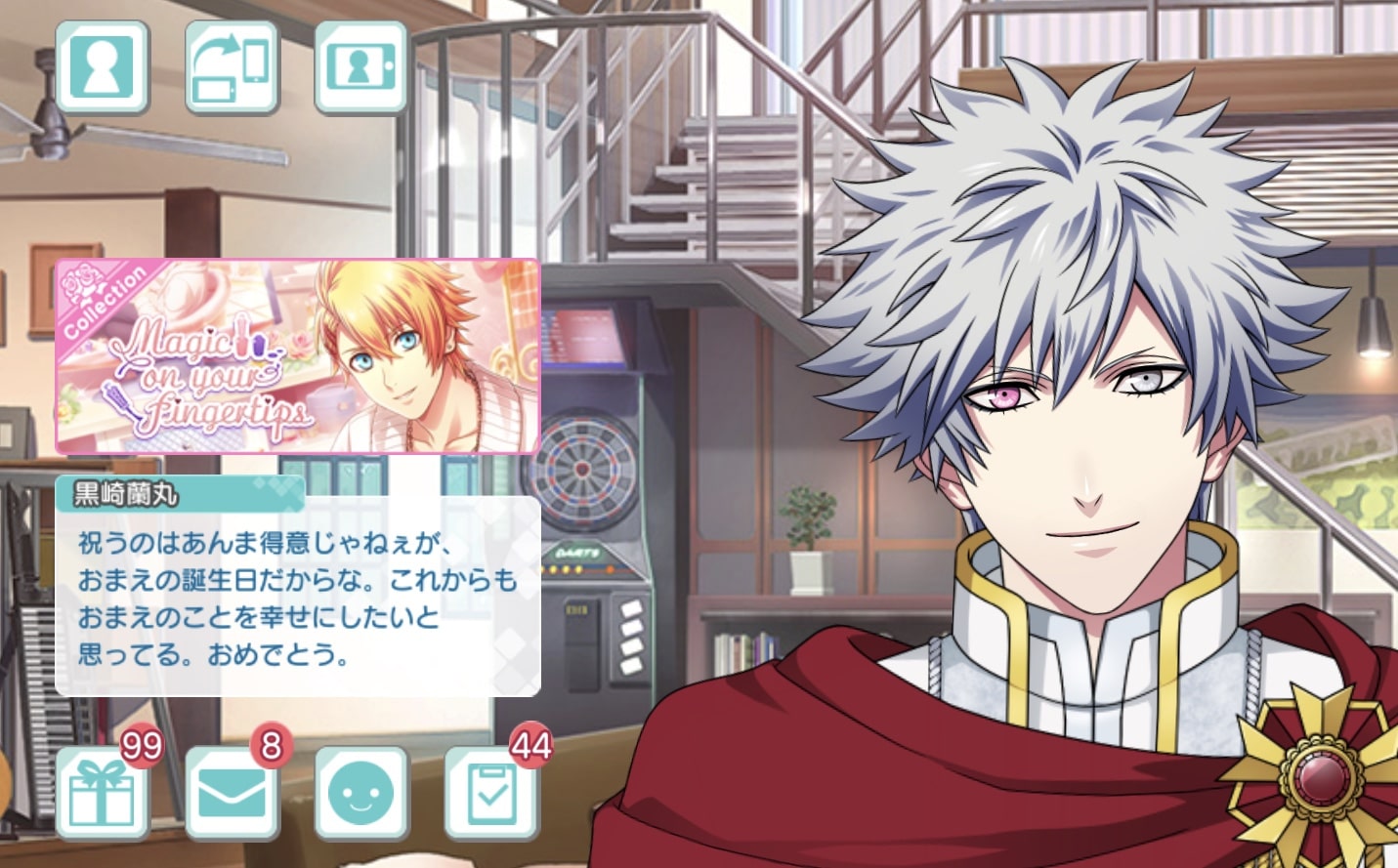Open the clipboard missions checklist

coord(491,793)
